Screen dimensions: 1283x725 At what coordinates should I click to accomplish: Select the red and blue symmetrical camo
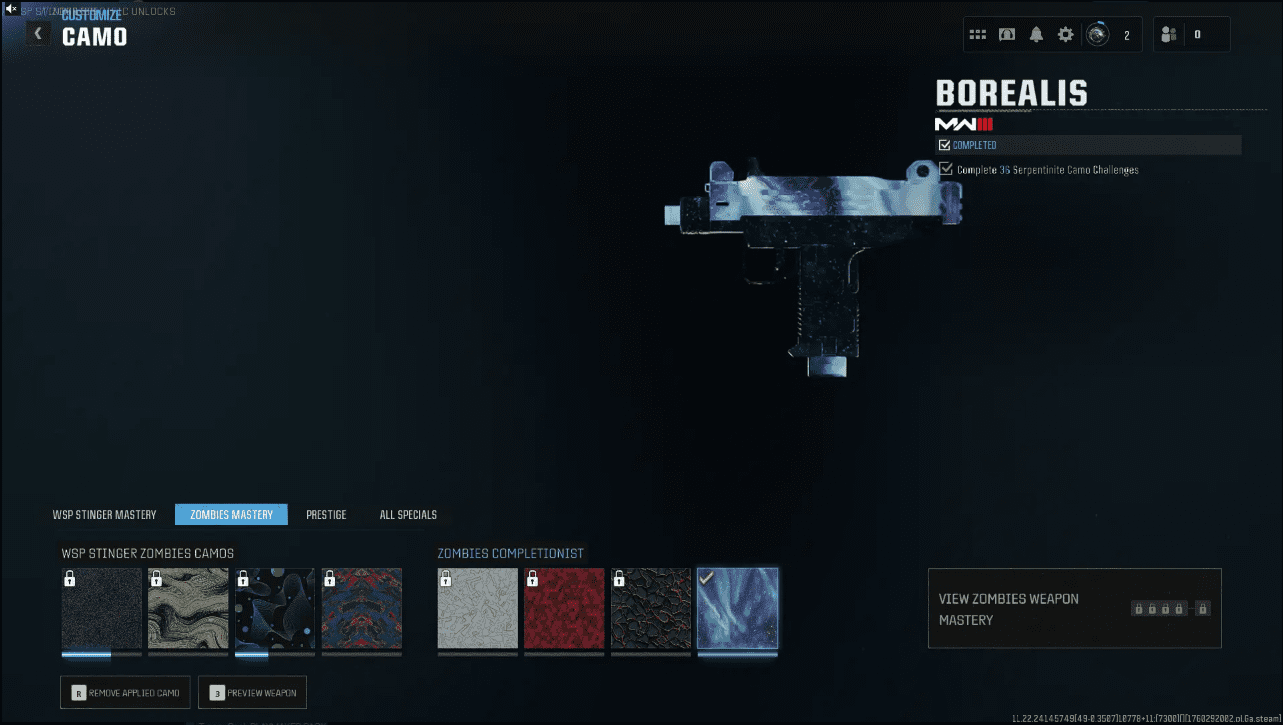(x=362, y=609)
